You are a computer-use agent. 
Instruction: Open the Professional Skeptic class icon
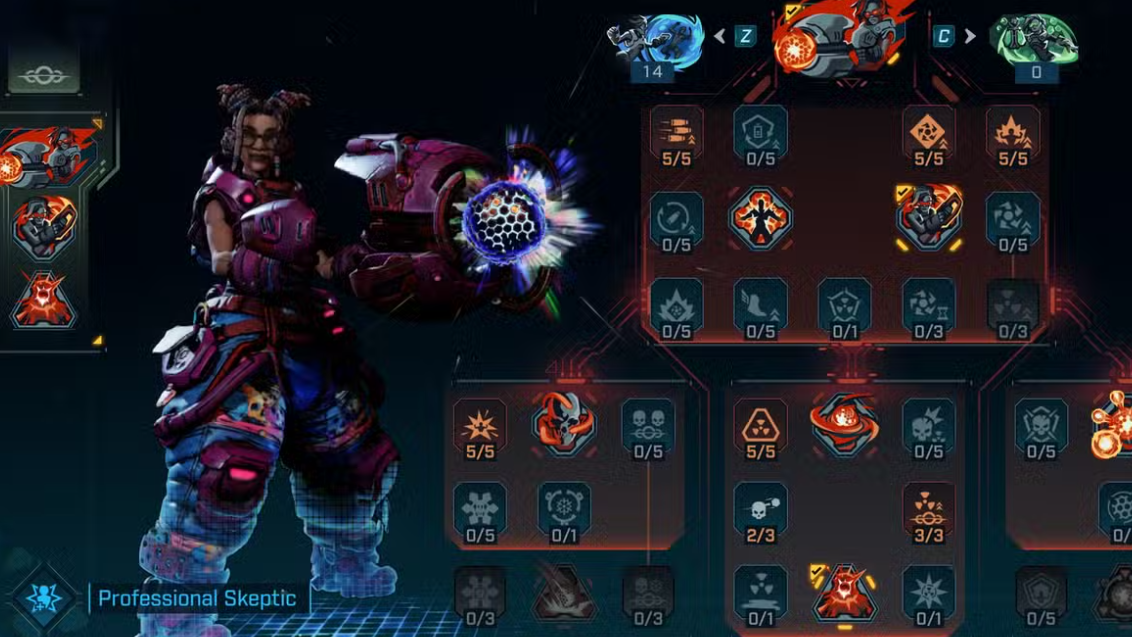pyautogui.click(x=43, y=599)
